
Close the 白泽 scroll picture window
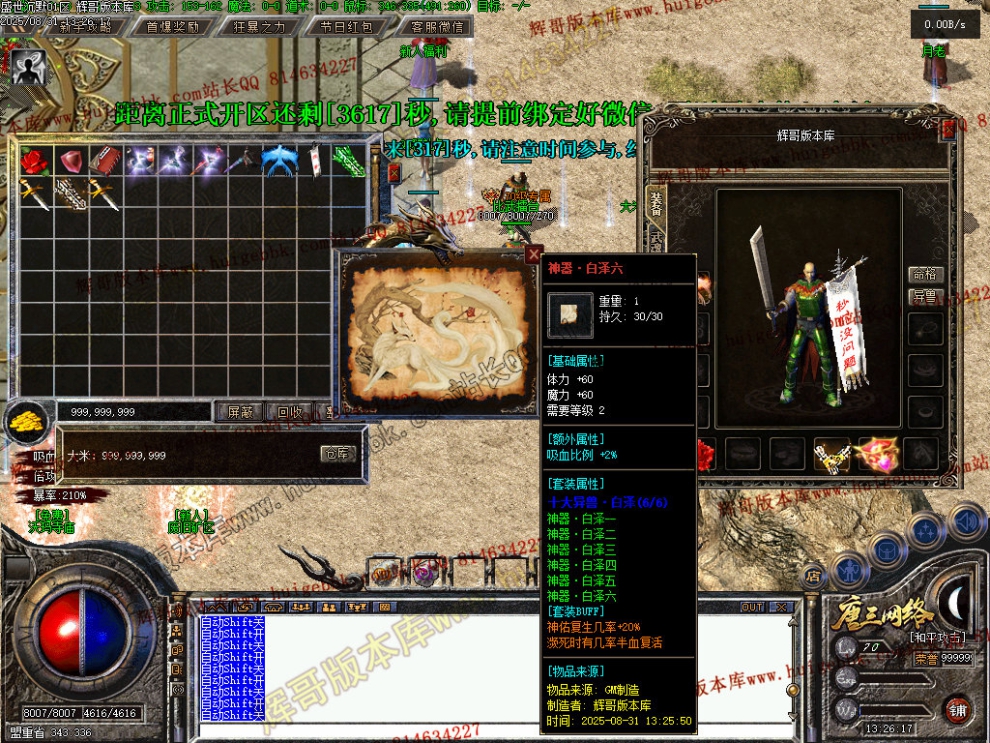coord(534,255)
